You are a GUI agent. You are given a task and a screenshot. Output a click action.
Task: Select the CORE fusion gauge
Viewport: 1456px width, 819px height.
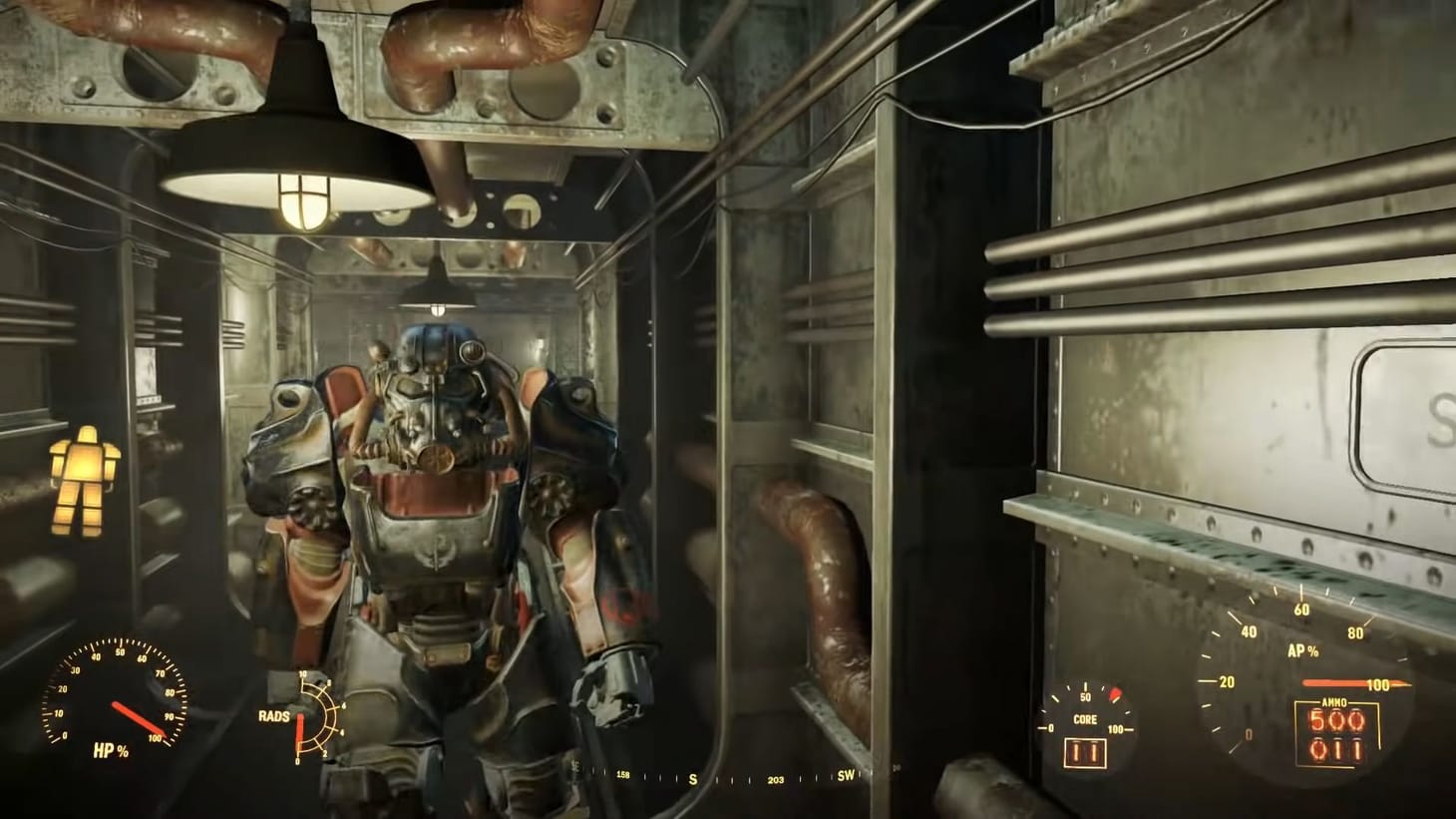[x=1085, y=718]
